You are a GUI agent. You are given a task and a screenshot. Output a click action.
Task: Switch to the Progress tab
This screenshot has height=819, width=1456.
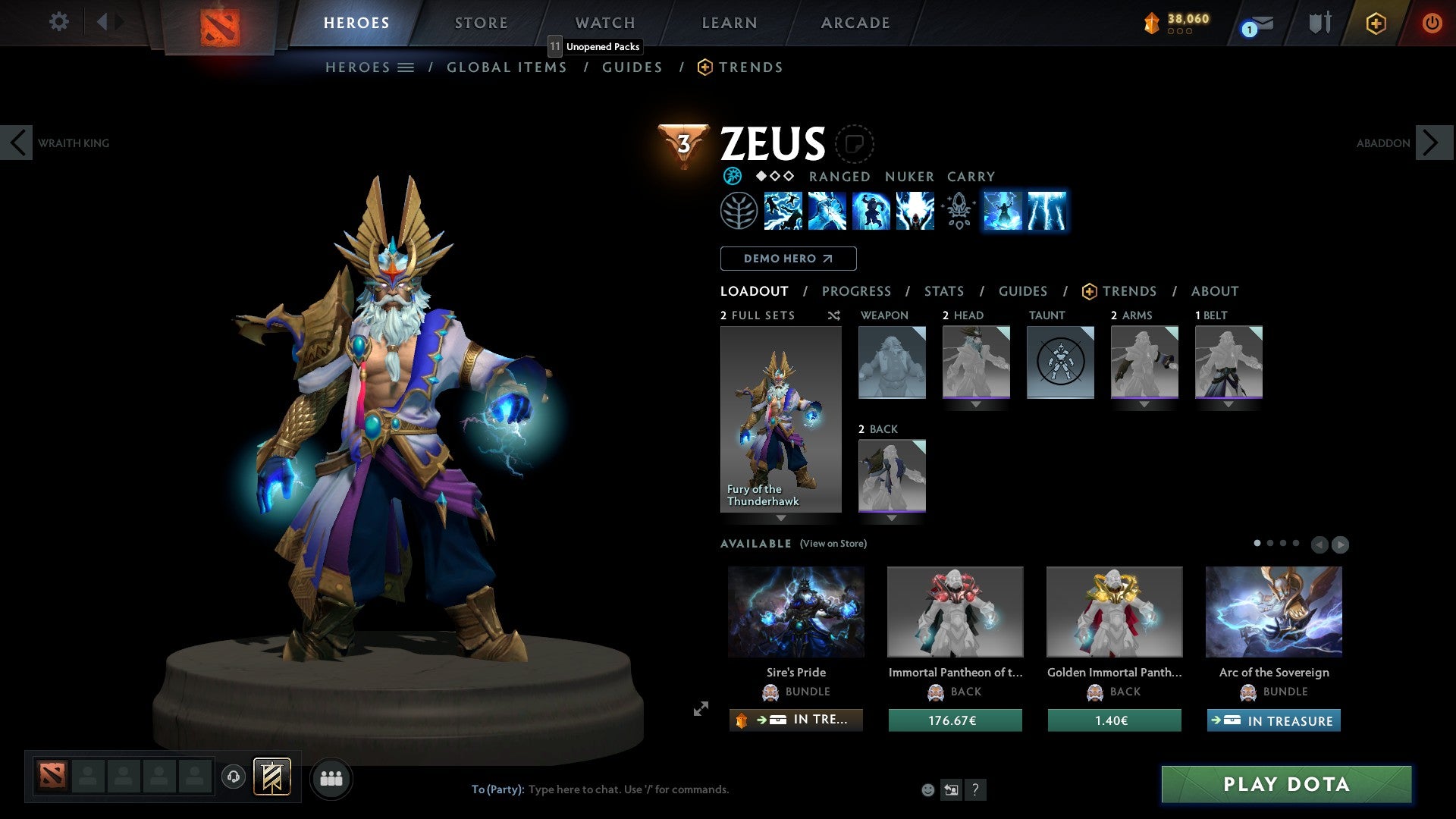(857, 291)
